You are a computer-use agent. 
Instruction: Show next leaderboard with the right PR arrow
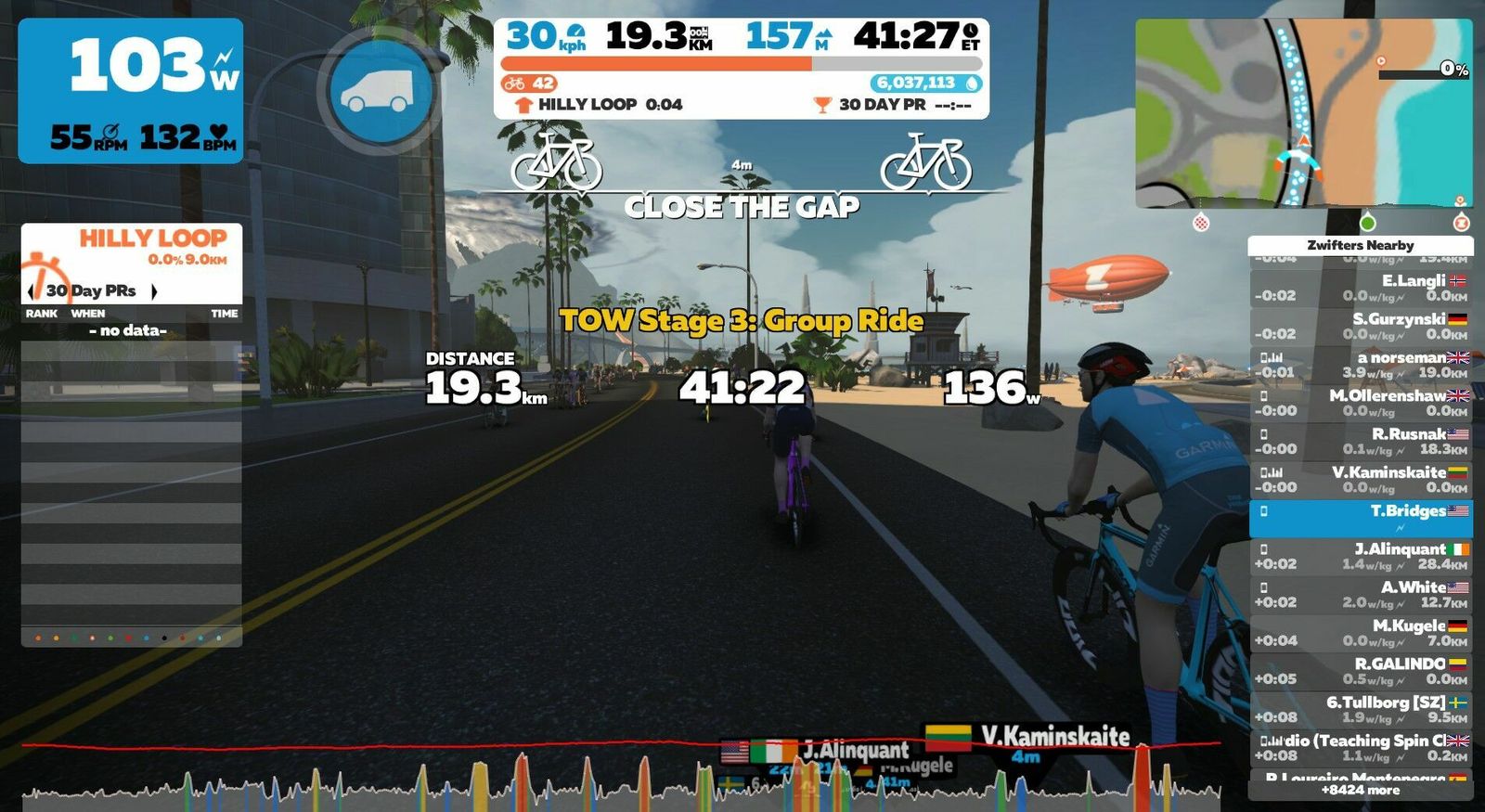(154, 291)
